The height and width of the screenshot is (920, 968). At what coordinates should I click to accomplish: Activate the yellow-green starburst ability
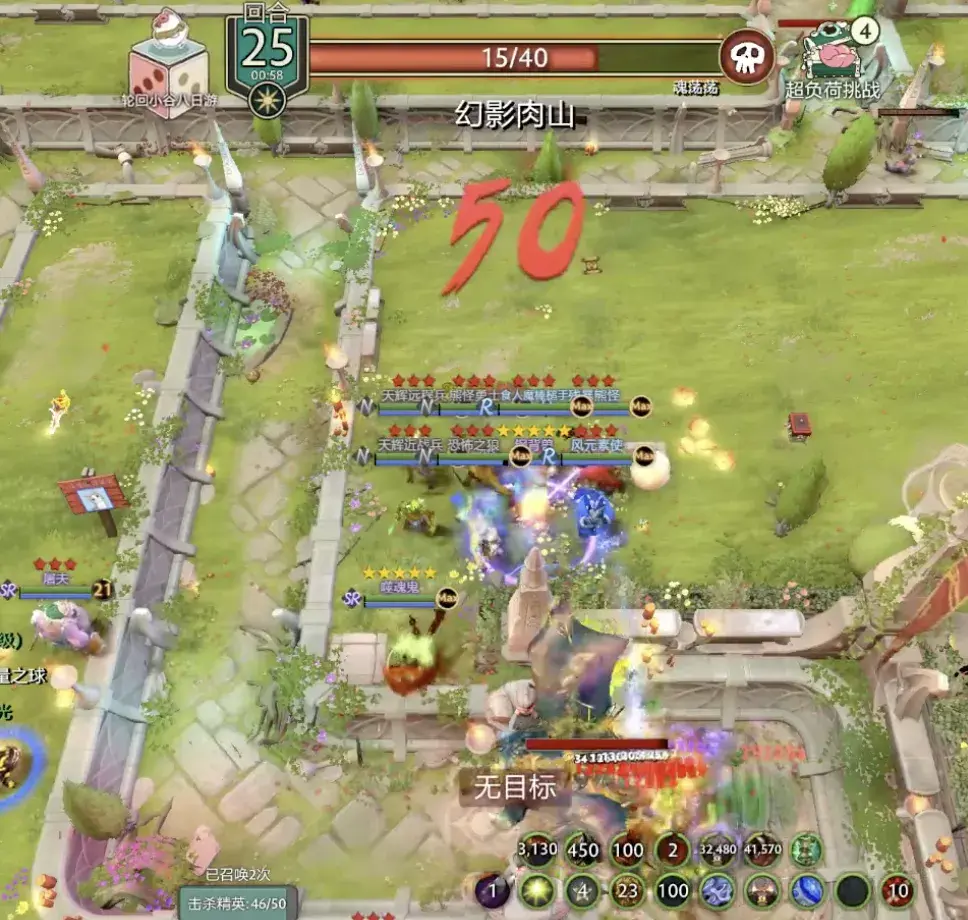point(537,890)
